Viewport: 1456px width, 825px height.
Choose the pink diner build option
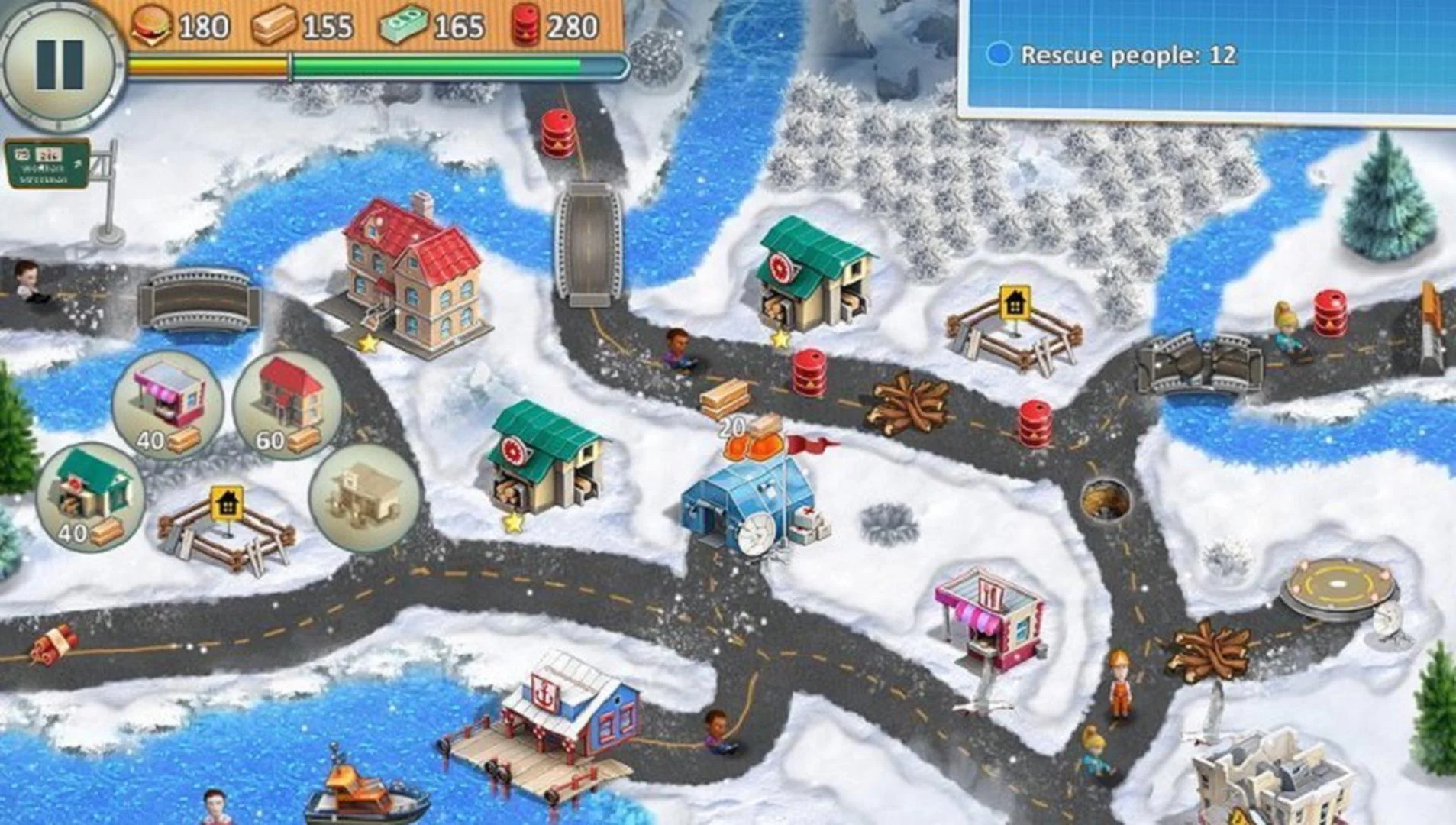pos(167,401)
